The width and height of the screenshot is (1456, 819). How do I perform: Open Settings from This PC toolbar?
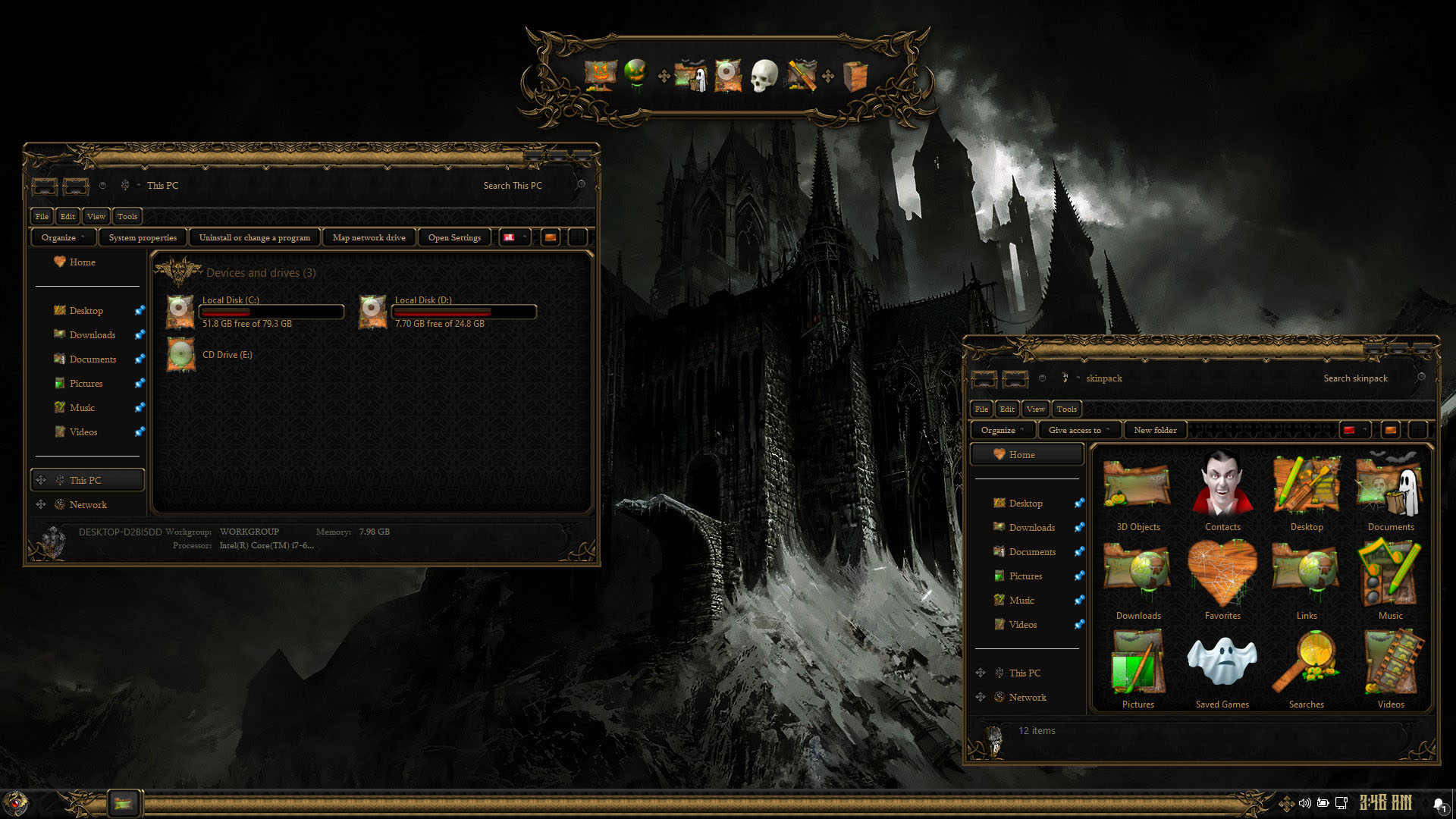tap(454, 237)
